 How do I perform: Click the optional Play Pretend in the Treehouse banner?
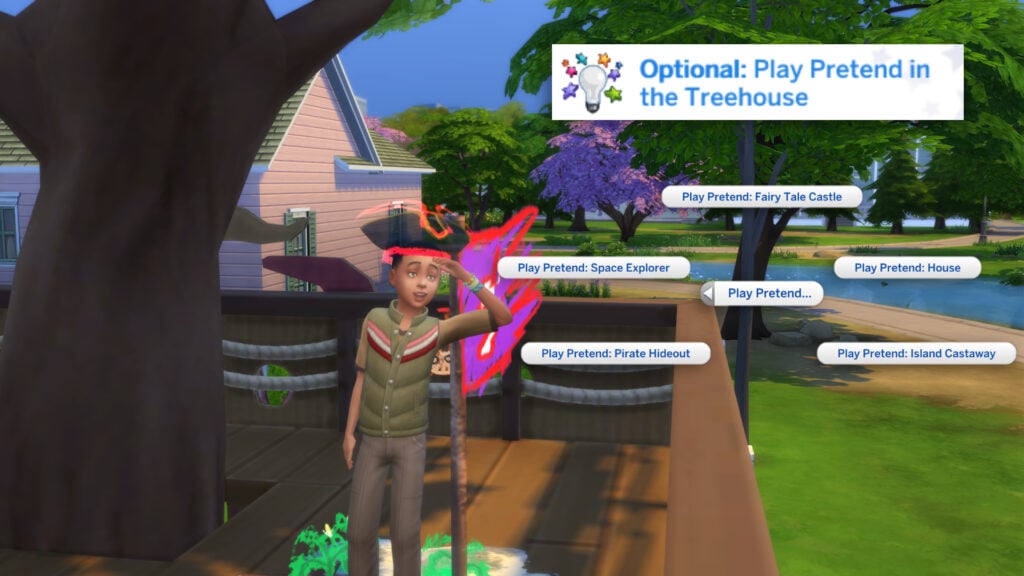click(757, 83)
